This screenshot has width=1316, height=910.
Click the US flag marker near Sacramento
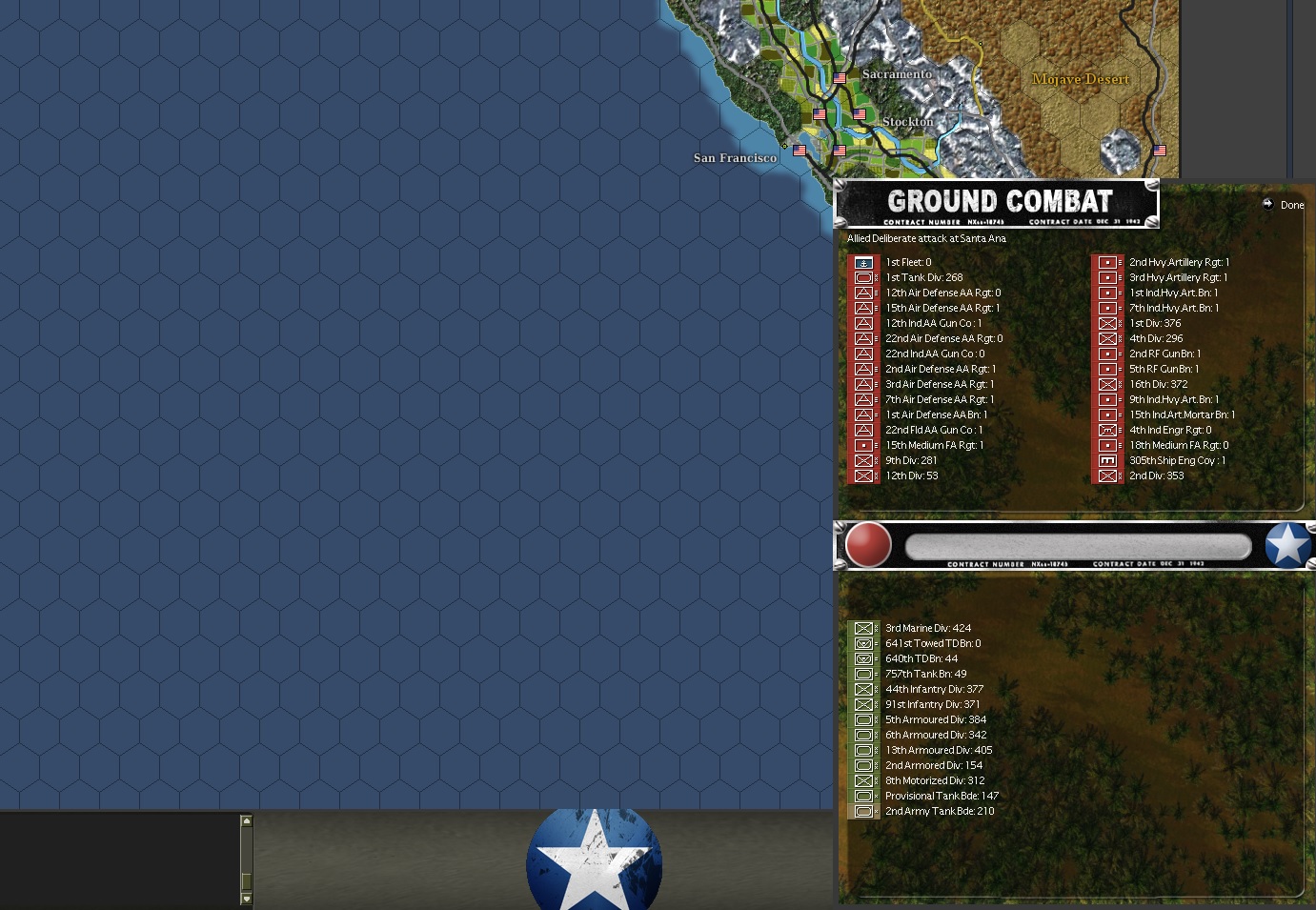(x=839, y=79)
